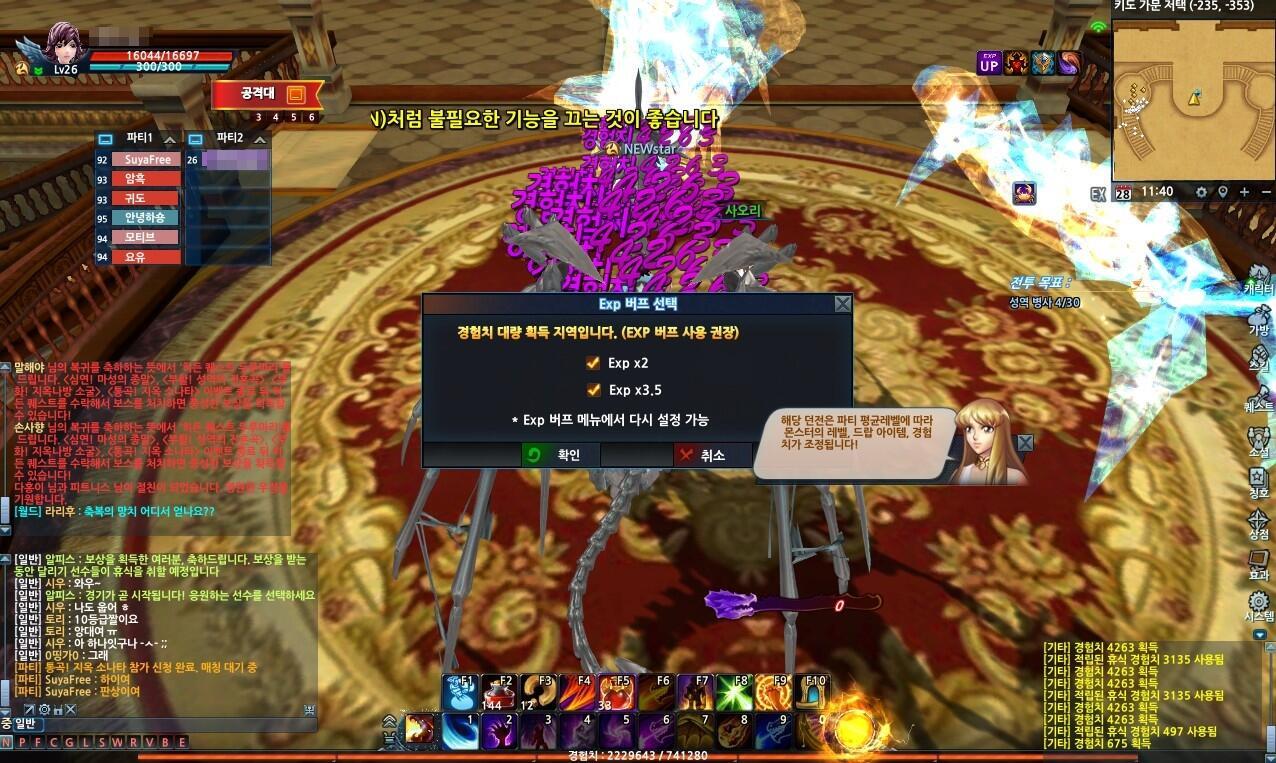This screenshot has width=1276, height=763.
Task: Dismiss the blonde advisor's tip bubble
Action: tap(1025, 443)
